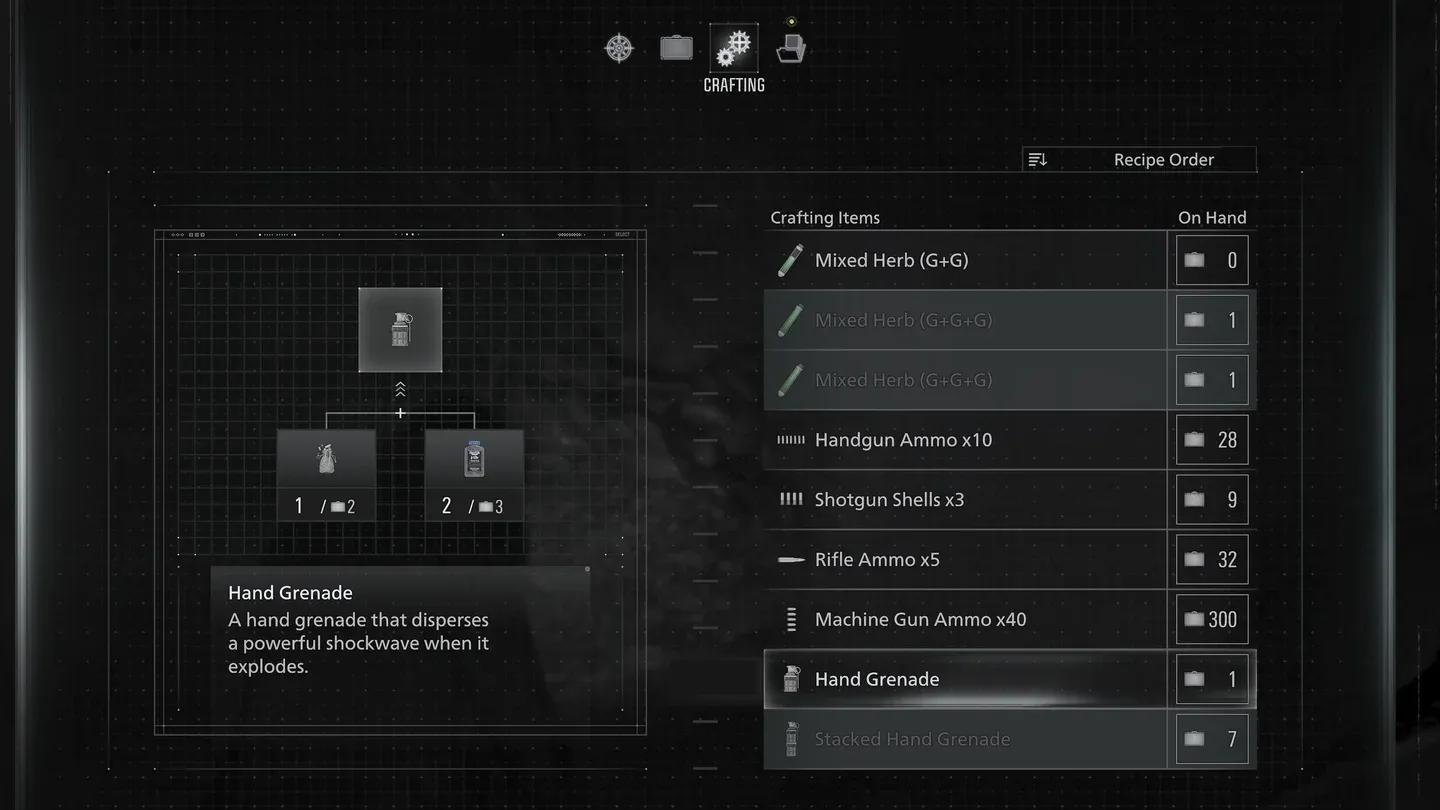Screen dimensions: 1440x810
Task: Open the map compass icon at top
Action: [x=619, y=47]
